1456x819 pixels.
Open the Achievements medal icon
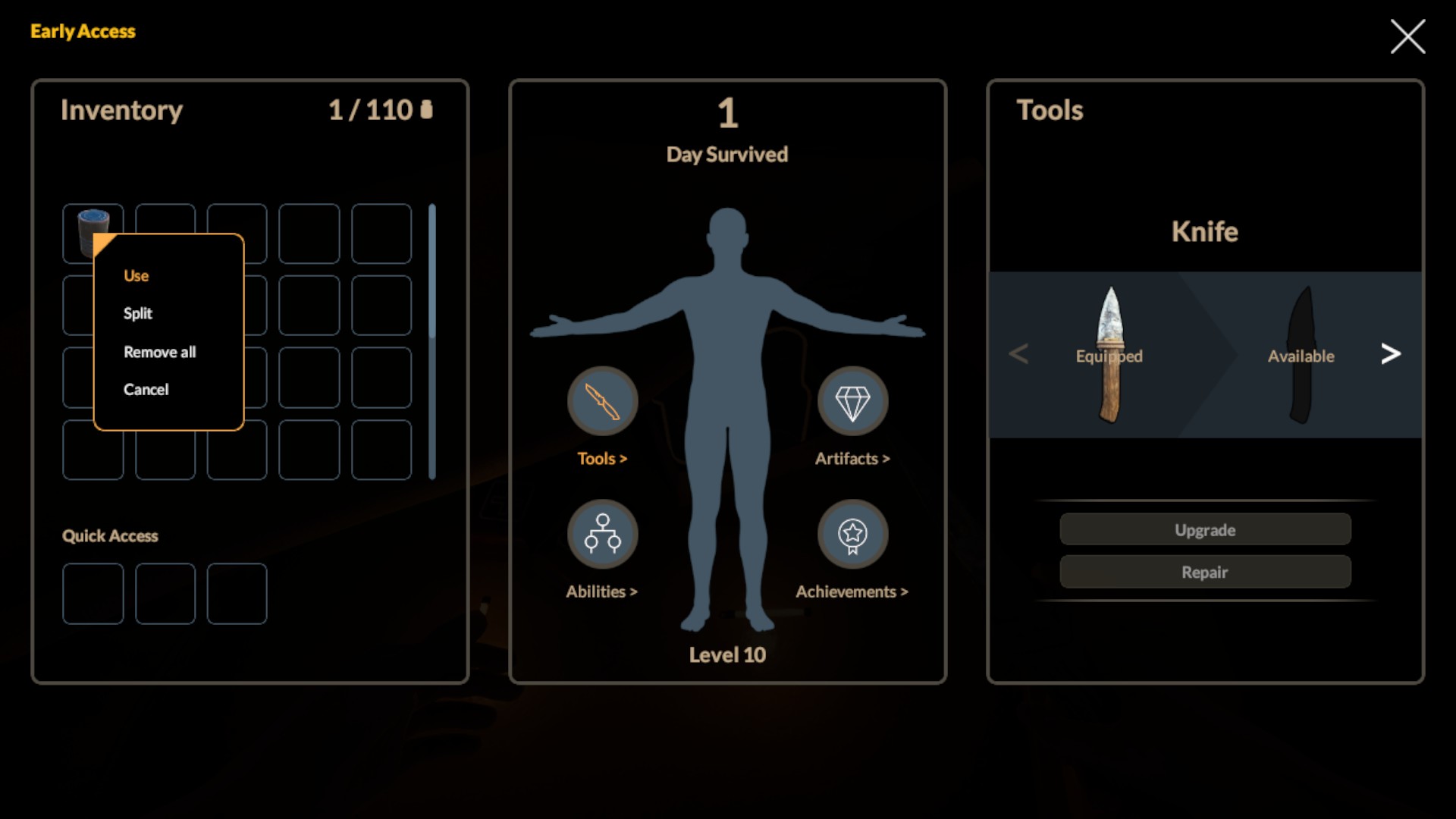coord(852,534)
